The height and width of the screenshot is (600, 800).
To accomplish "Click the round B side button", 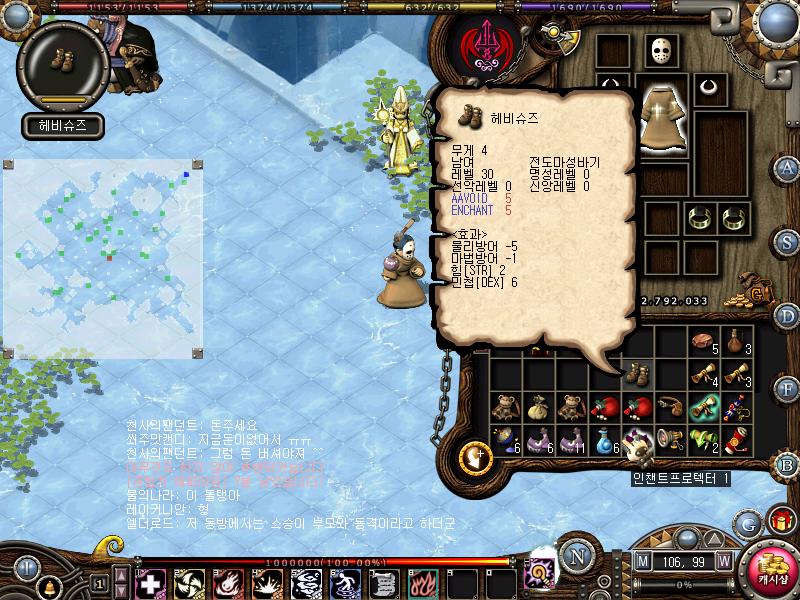I will click(x=787, y=463).
